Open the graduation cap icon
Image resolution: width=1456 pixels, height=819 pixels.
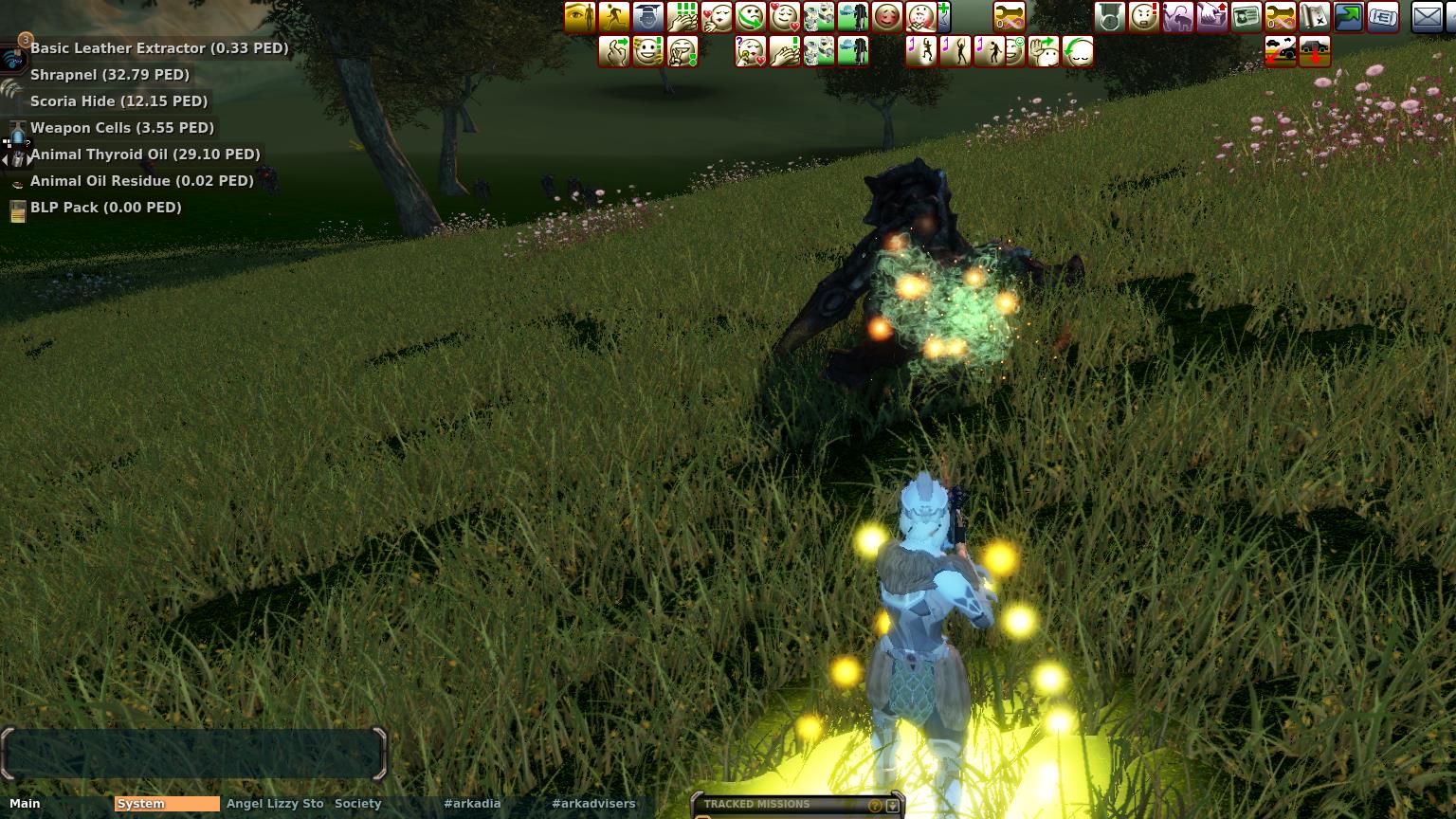648,17
